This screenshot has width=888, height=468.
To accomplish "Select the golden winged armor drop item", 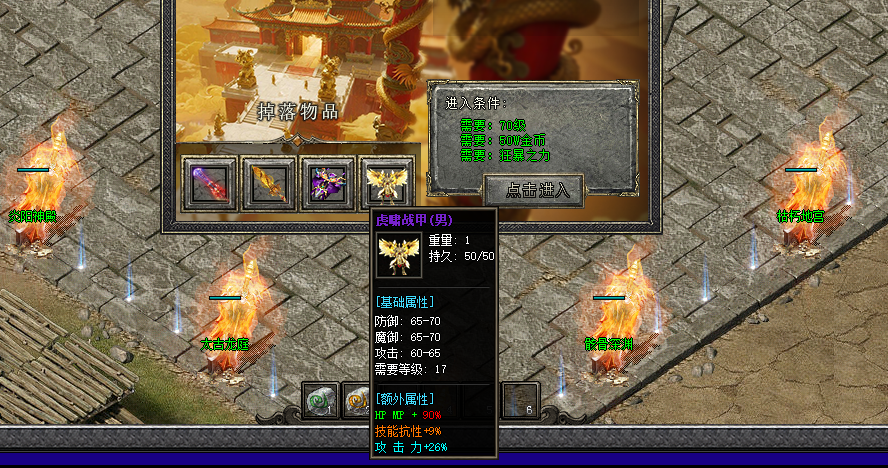I will [388, 184].
